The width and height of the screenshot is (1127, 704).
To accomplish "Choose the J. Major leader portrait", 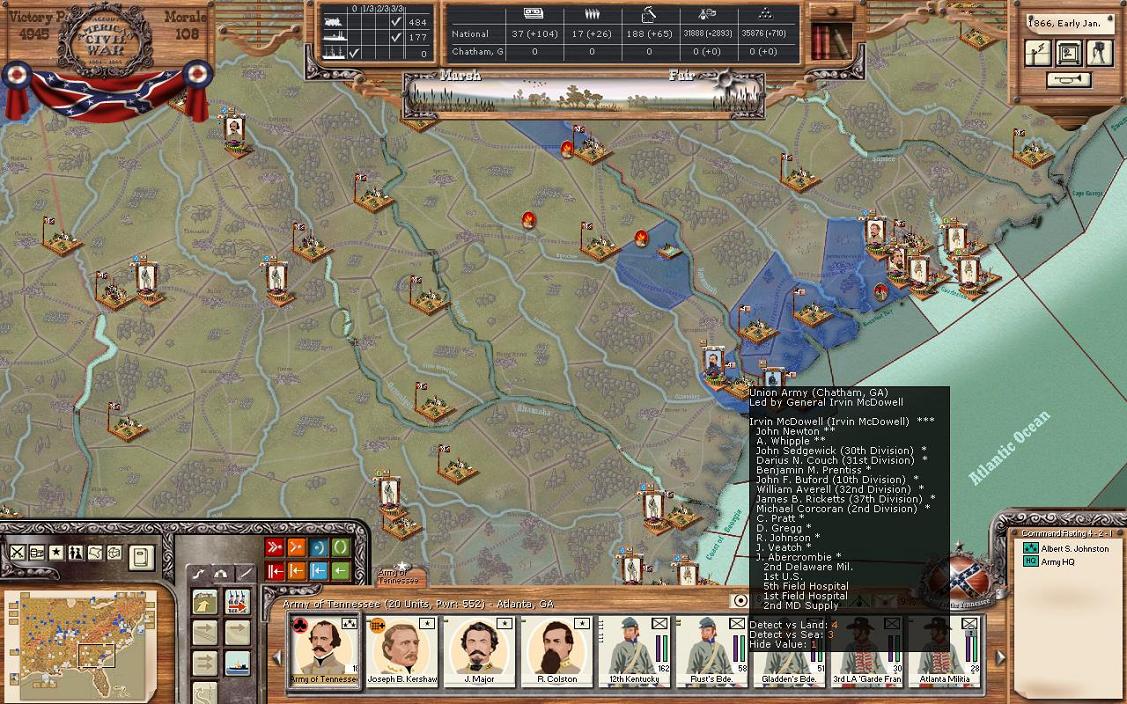I will point(479,652).
